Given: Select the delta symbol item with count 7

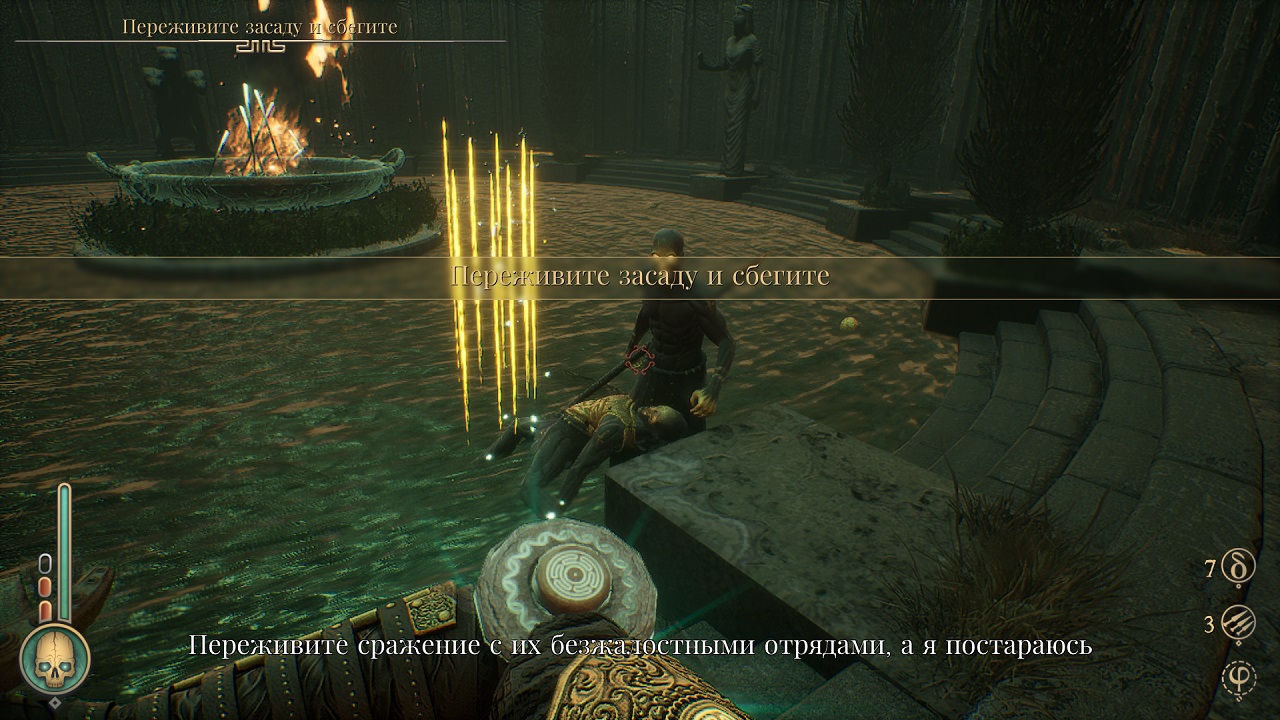Looking at the screenshot, I should 1239,569.
